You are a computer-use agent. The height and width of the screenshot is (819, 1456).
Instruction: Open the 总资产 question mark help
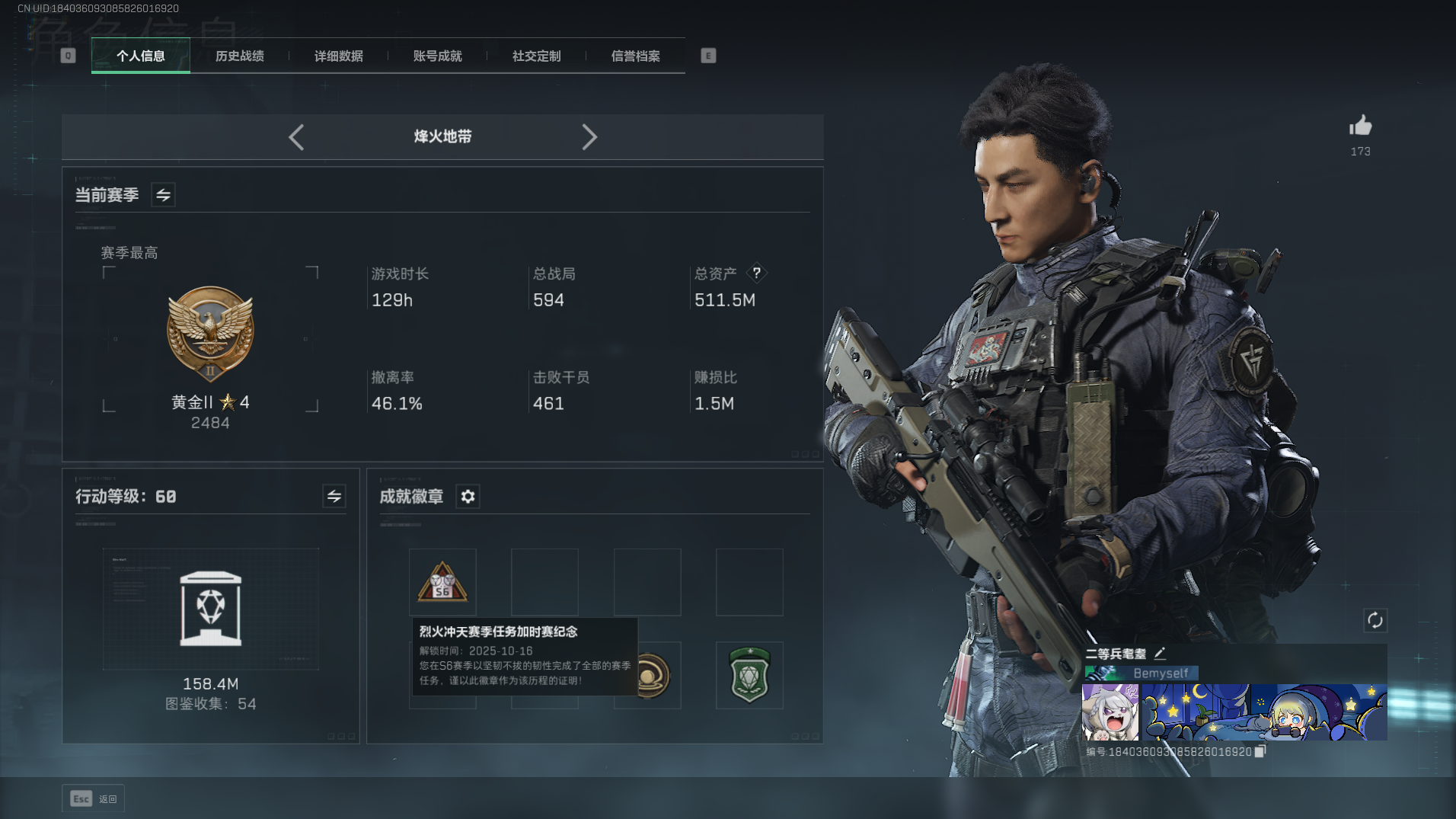click(756, 272)
